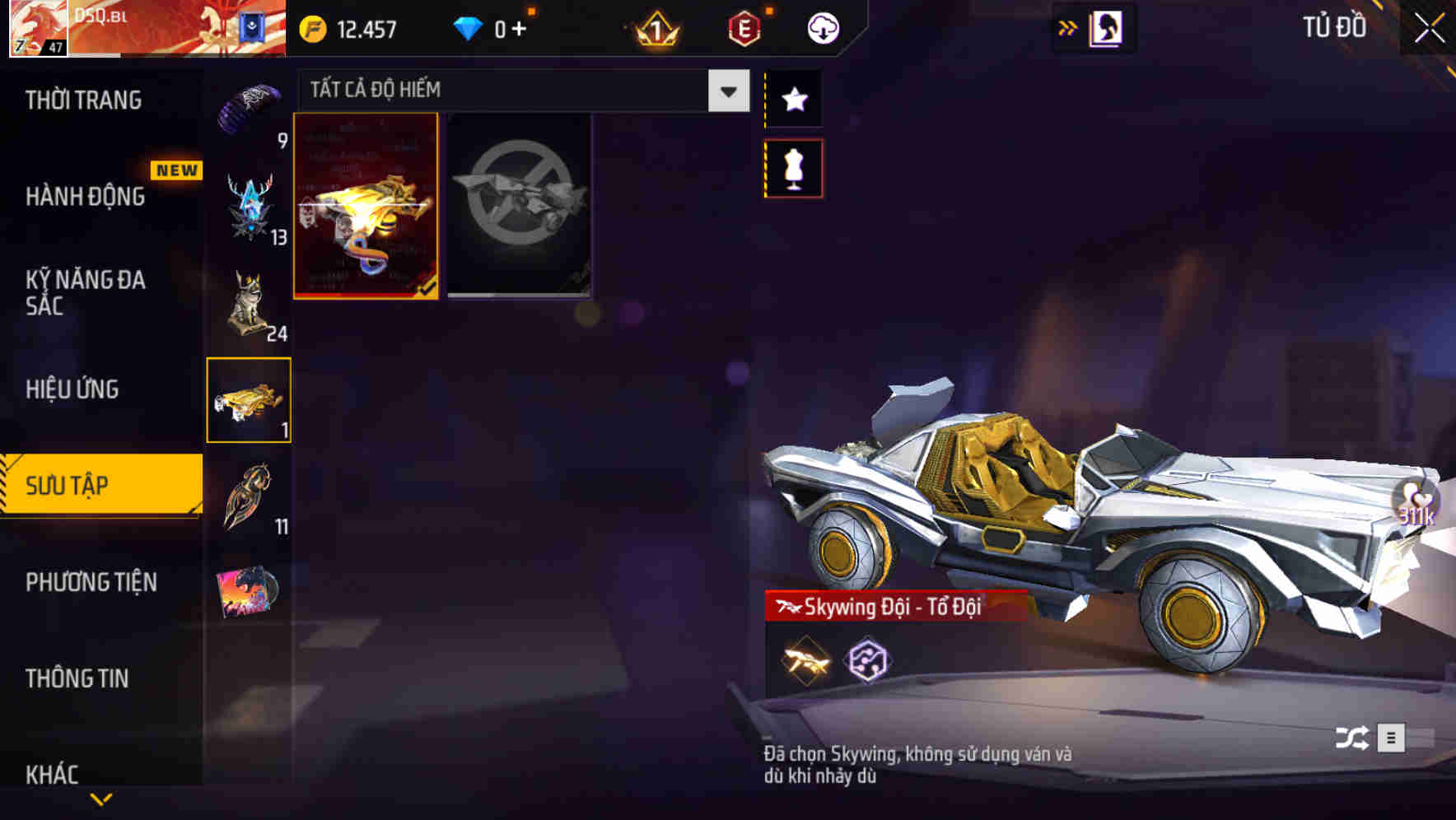Toggle the star favorites filter
1456x820 pixels.
point(794,100)
